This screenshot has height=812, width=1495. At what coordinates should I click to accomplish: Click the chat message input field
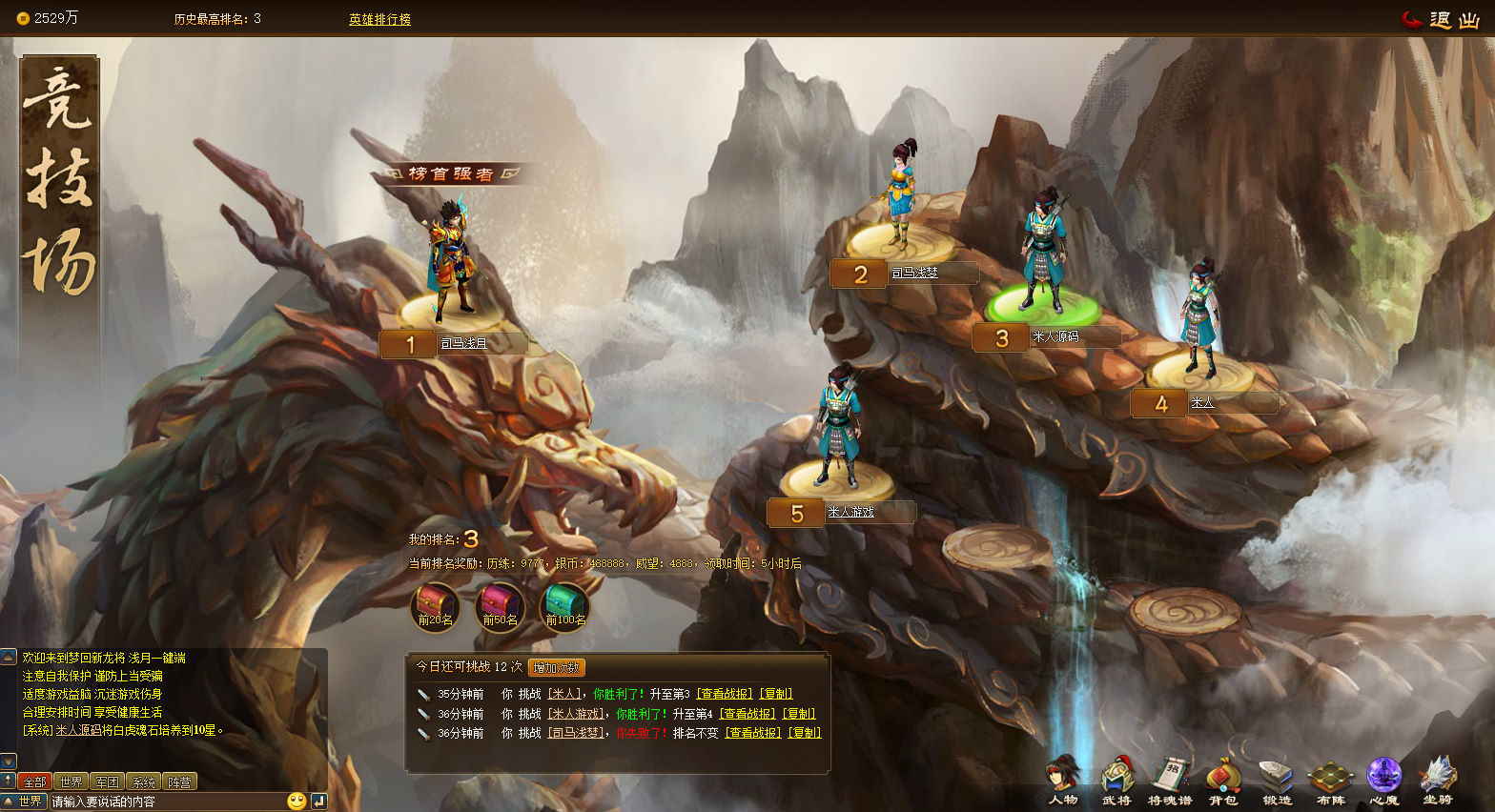click(x=167, y=802)
